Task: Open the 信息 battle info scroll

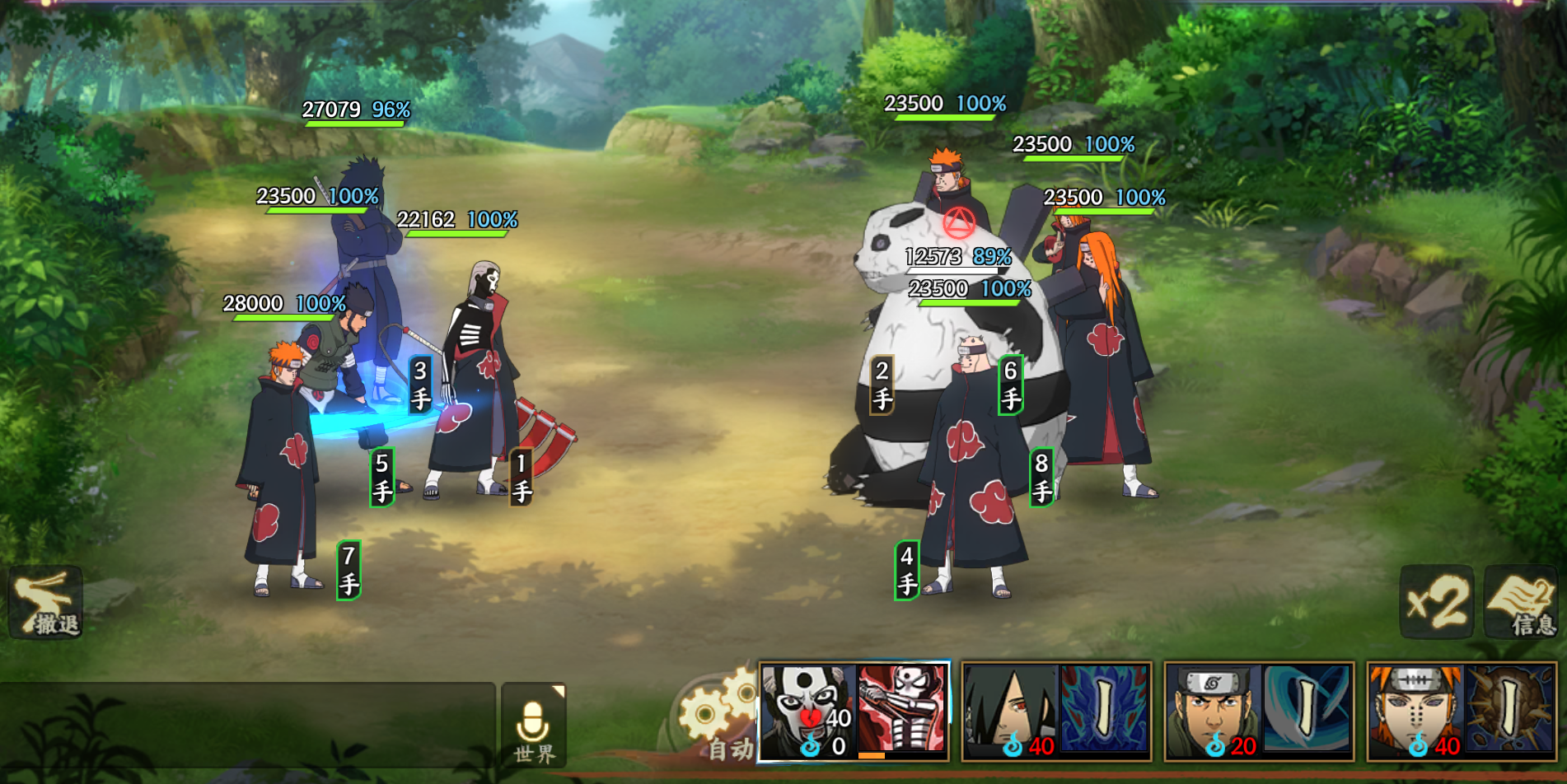Action: pos(1521,602)
